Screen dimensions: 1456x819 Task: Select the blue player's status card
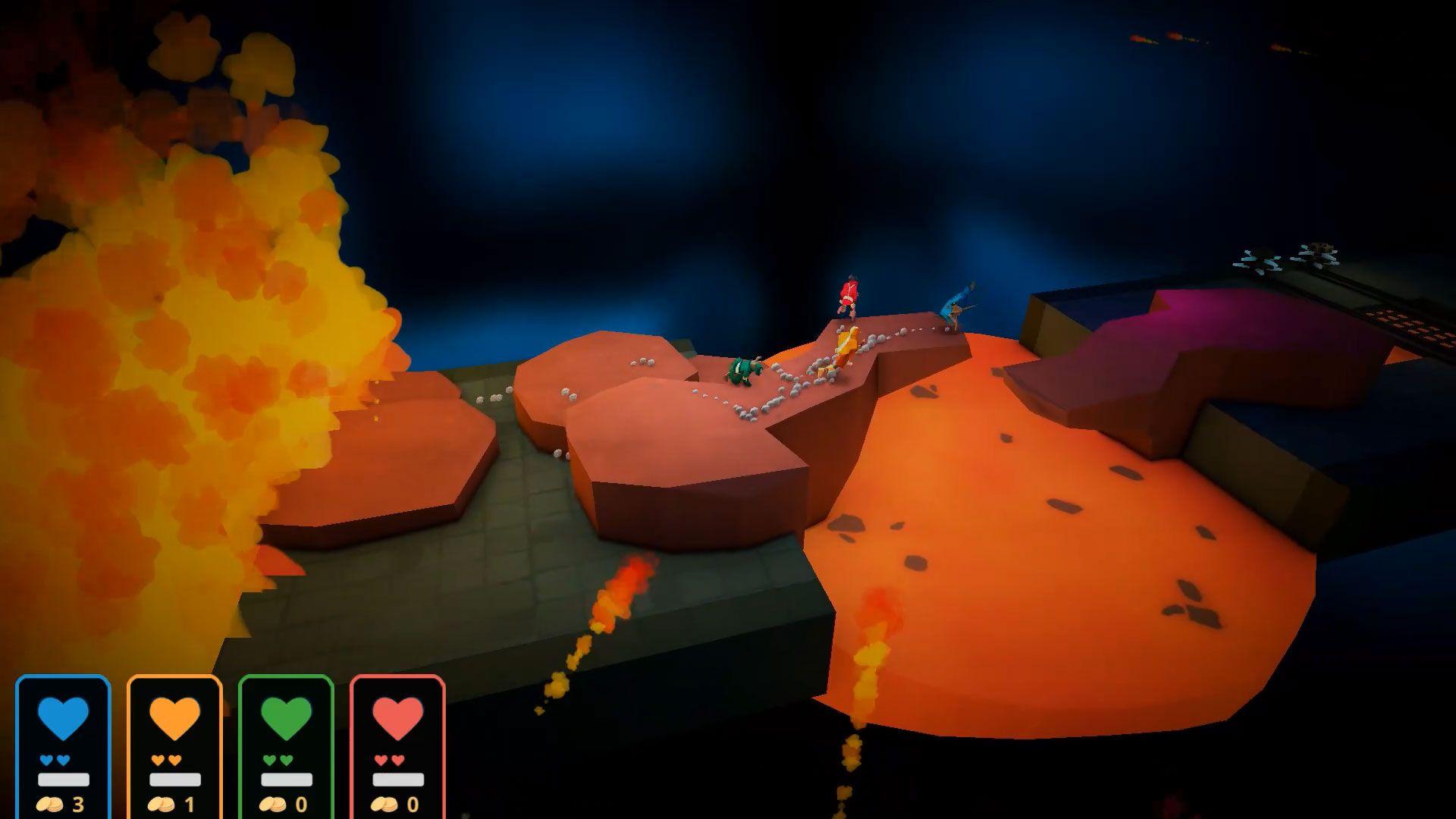click(x=64, y=748)
